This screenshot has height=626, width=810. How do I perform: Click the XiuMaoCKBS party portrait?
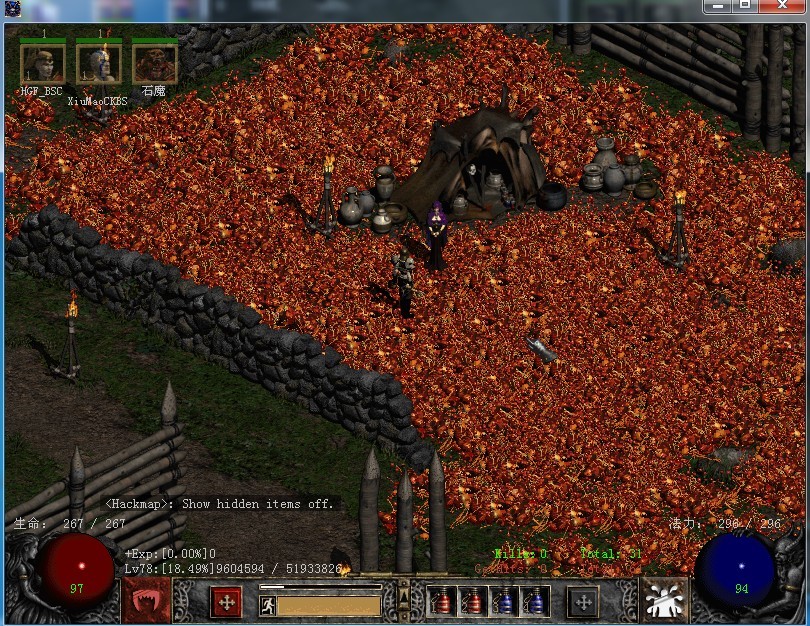98,65
